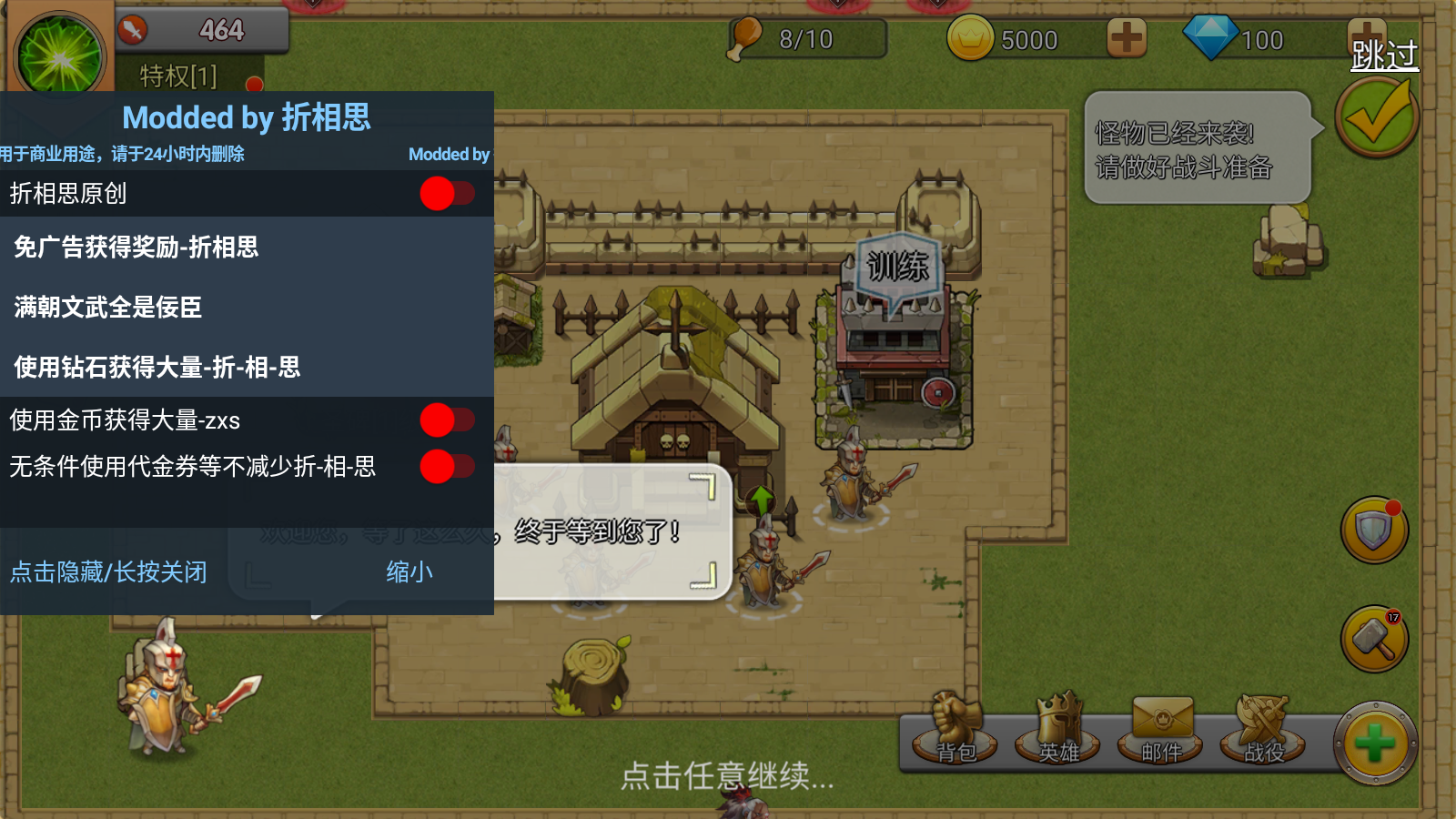
Task: Confirm with the green checkmark button
Action: pos(1376,118)
